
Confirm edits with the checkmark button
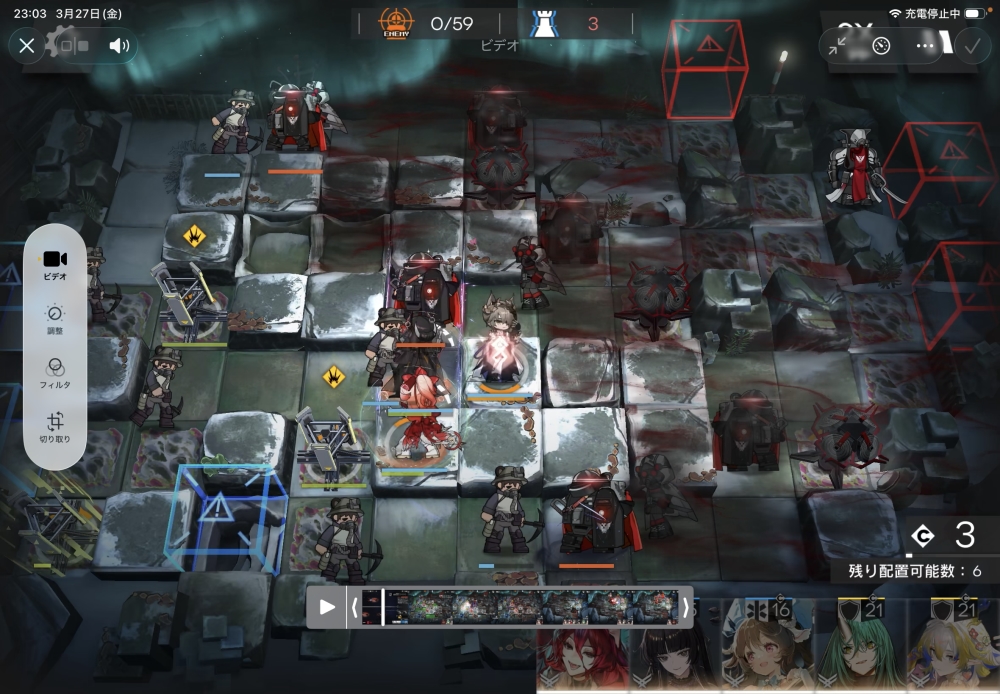tap(971, 46)
